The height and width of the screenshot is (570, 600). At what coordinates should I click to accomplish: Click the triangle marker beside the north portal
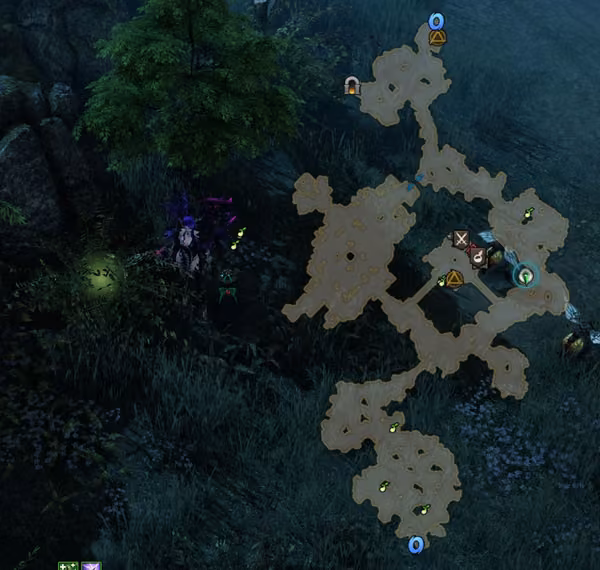tap(436, 38)
